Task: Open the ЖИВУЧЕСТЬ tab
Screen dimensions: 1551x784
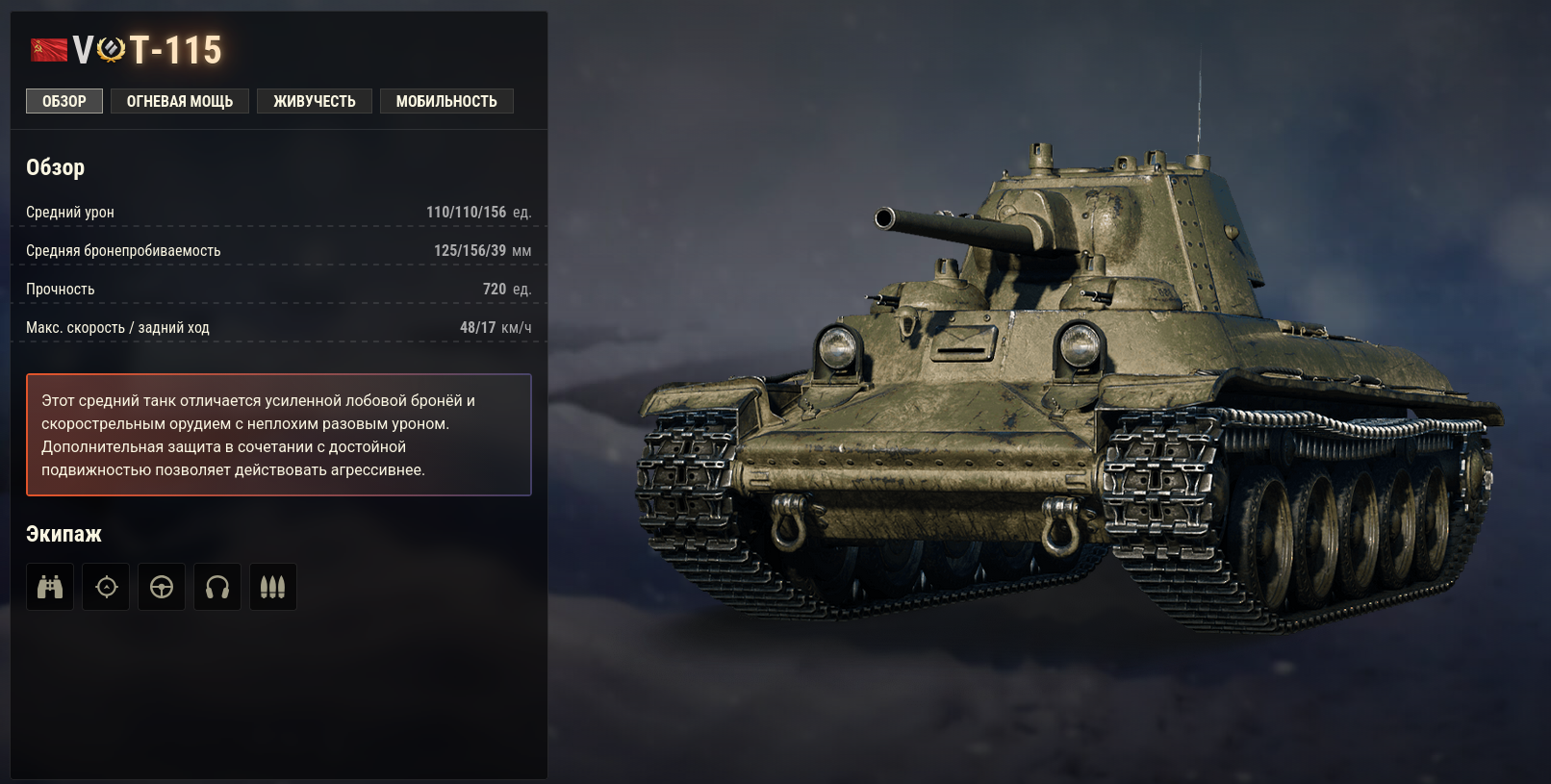Action: (315, 100)
